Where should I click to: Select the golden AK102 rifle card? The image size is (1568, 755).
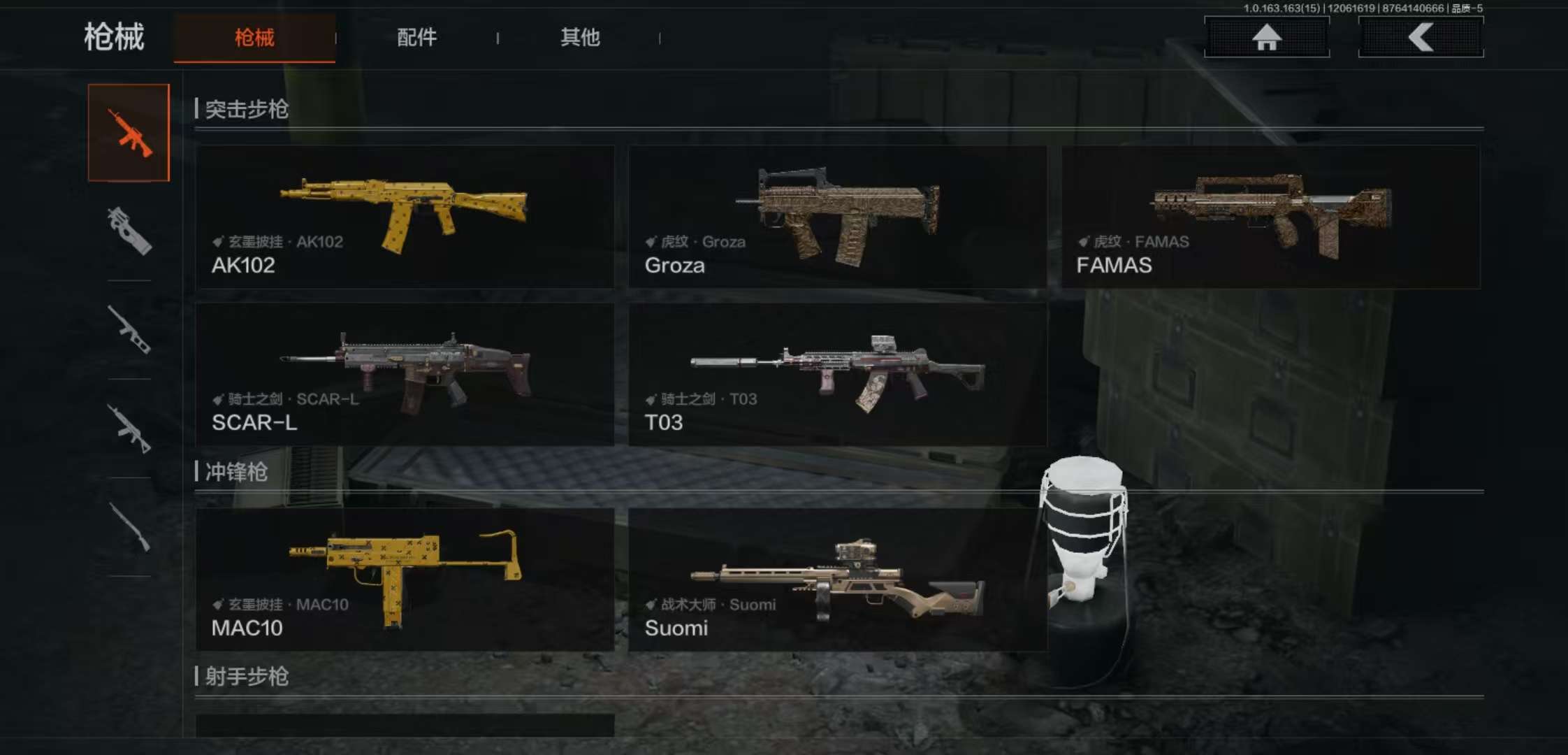(405, 217)
